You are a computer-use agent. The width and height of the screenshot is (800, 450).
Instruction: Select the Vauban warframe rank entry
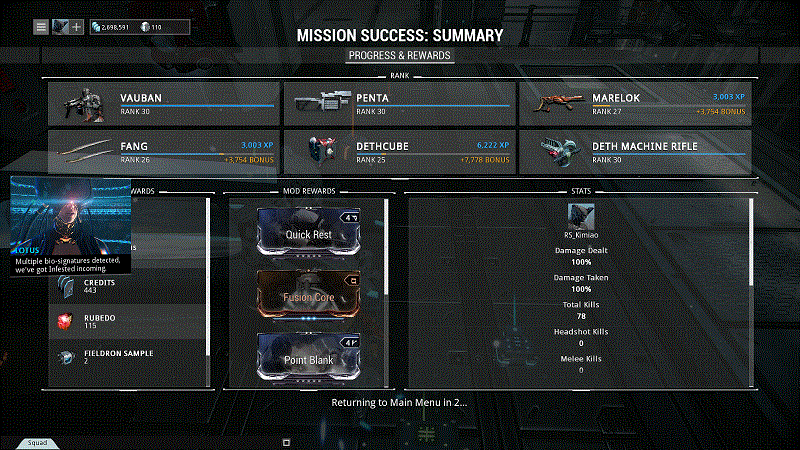pyautogui.click(x=164, y=103)
